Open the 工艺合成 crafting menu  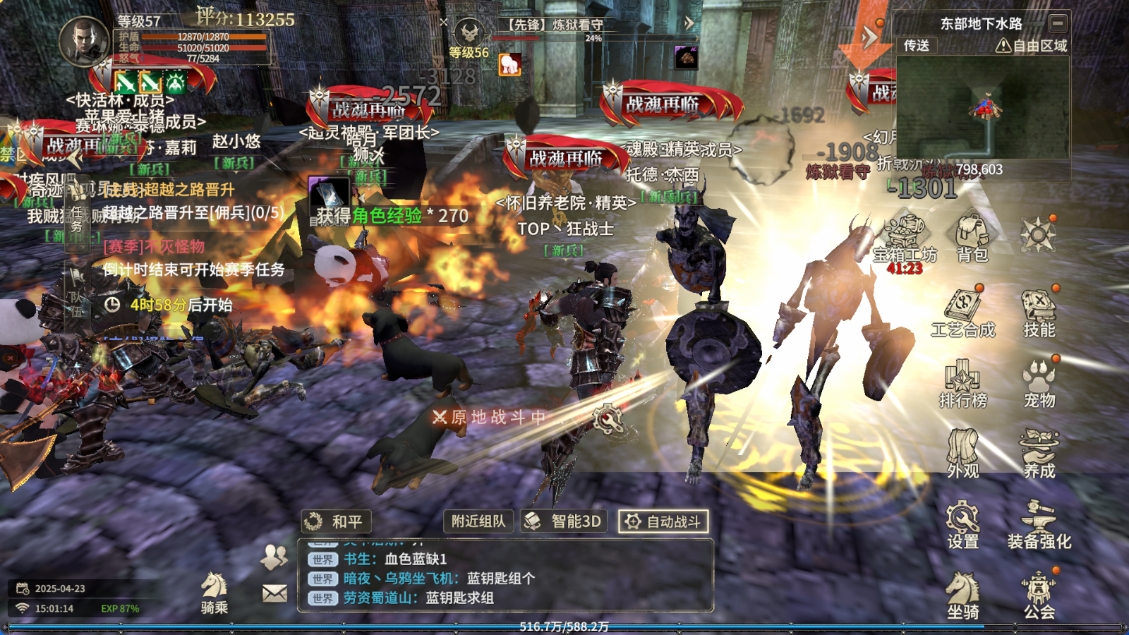pyautogui.click(x=963, y=311)
